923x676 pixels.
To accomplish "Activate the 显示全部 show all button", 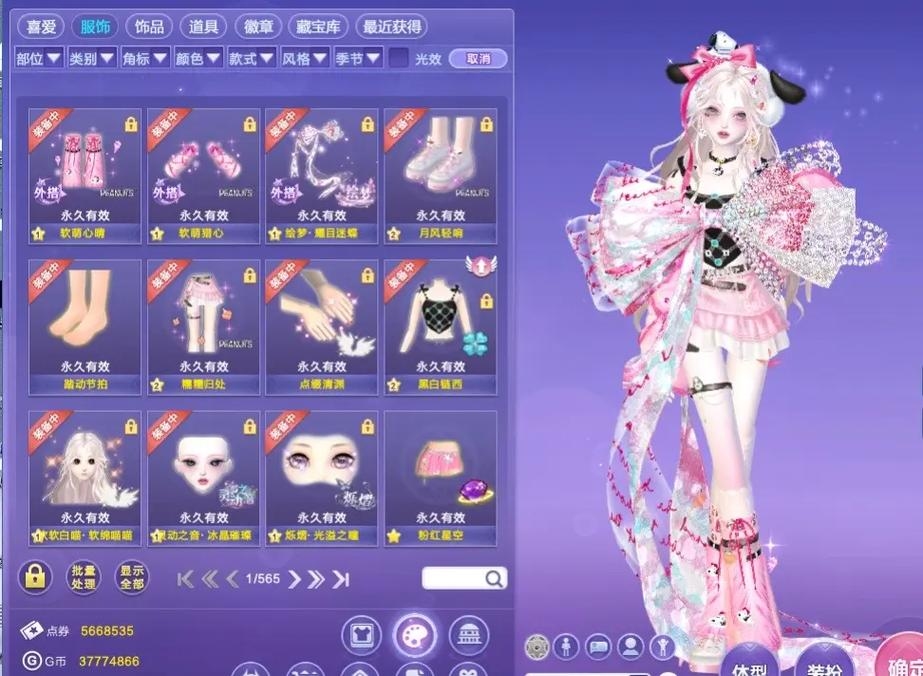I will pyautogui.click(x=131, y=577).
